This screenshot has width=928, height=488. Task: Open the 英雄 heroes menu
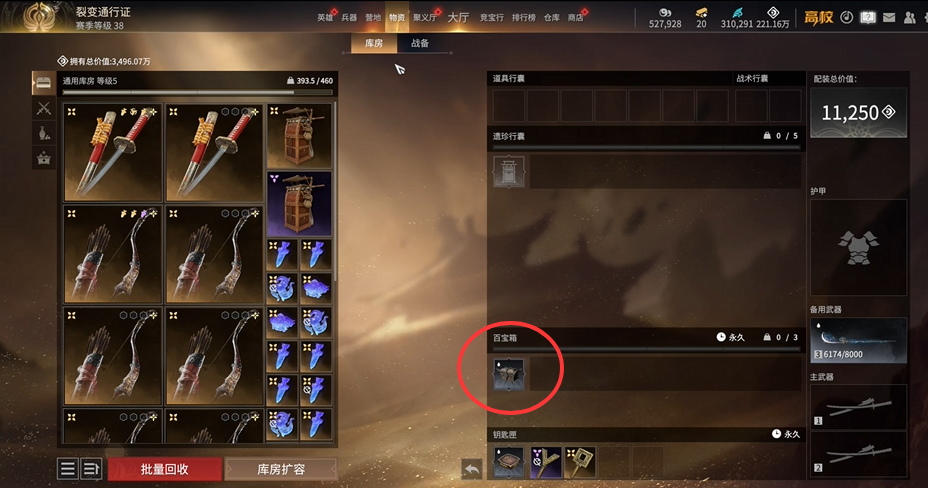click(325, 17)
